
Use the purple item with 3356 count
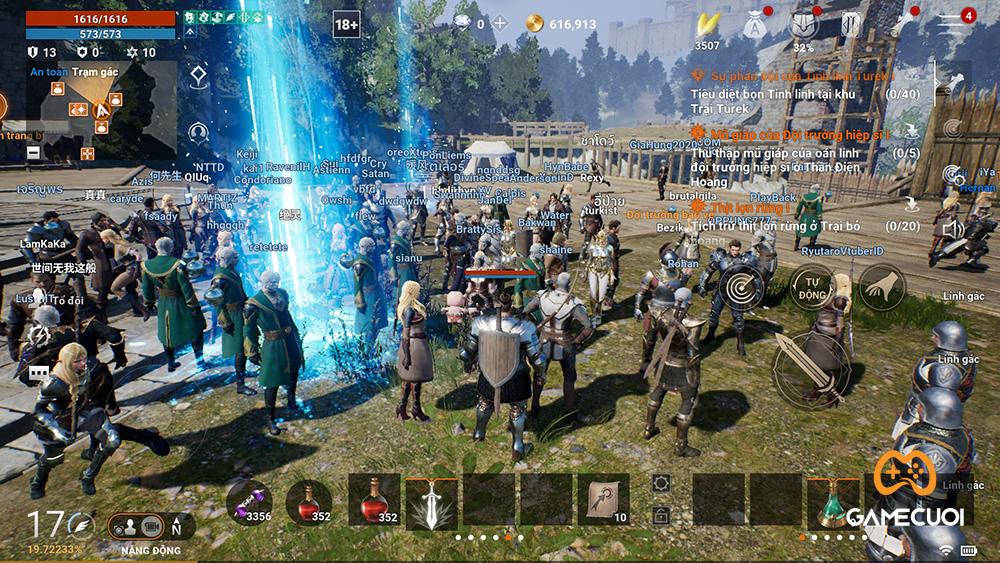coord(249,499)
